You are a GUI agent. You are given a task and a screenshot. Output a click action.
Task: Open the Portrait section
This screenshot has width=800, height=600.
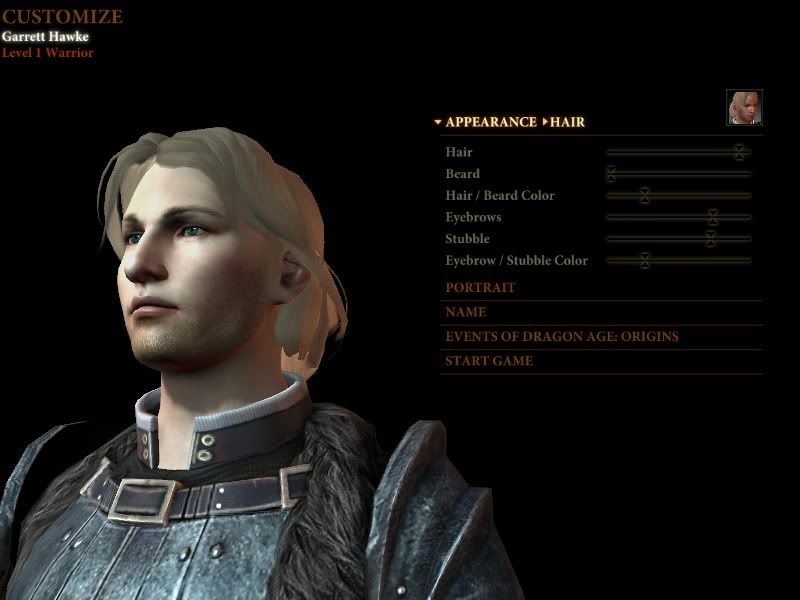[480, 288]
